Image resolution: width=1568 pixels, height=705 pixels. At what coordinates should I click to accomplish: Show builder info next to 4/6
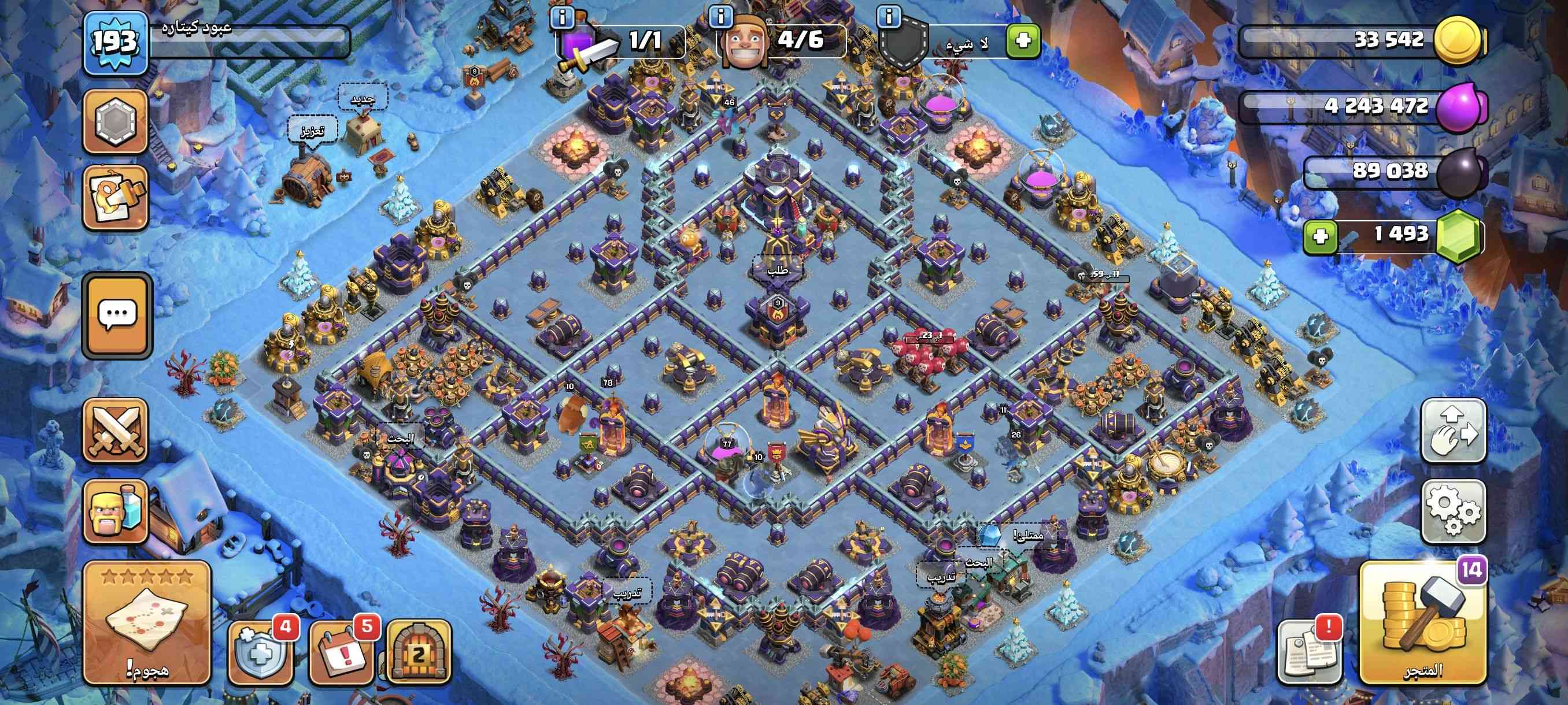pos(721,16)
